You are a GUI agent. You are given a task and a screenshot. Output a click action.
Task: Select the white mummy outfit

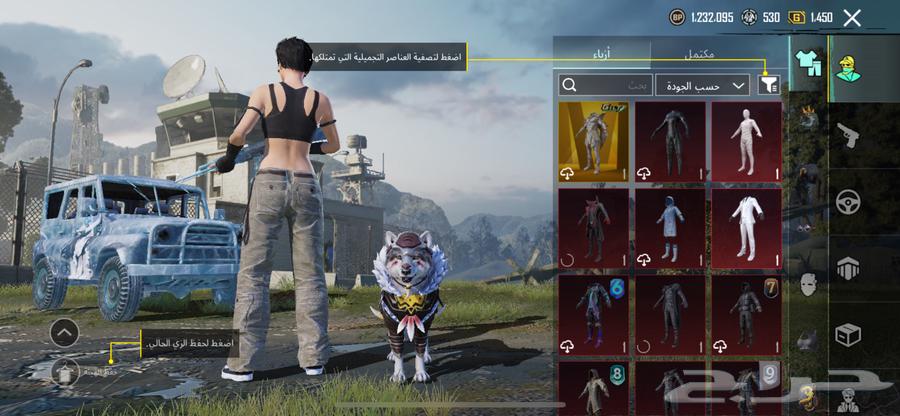[746, 140]
